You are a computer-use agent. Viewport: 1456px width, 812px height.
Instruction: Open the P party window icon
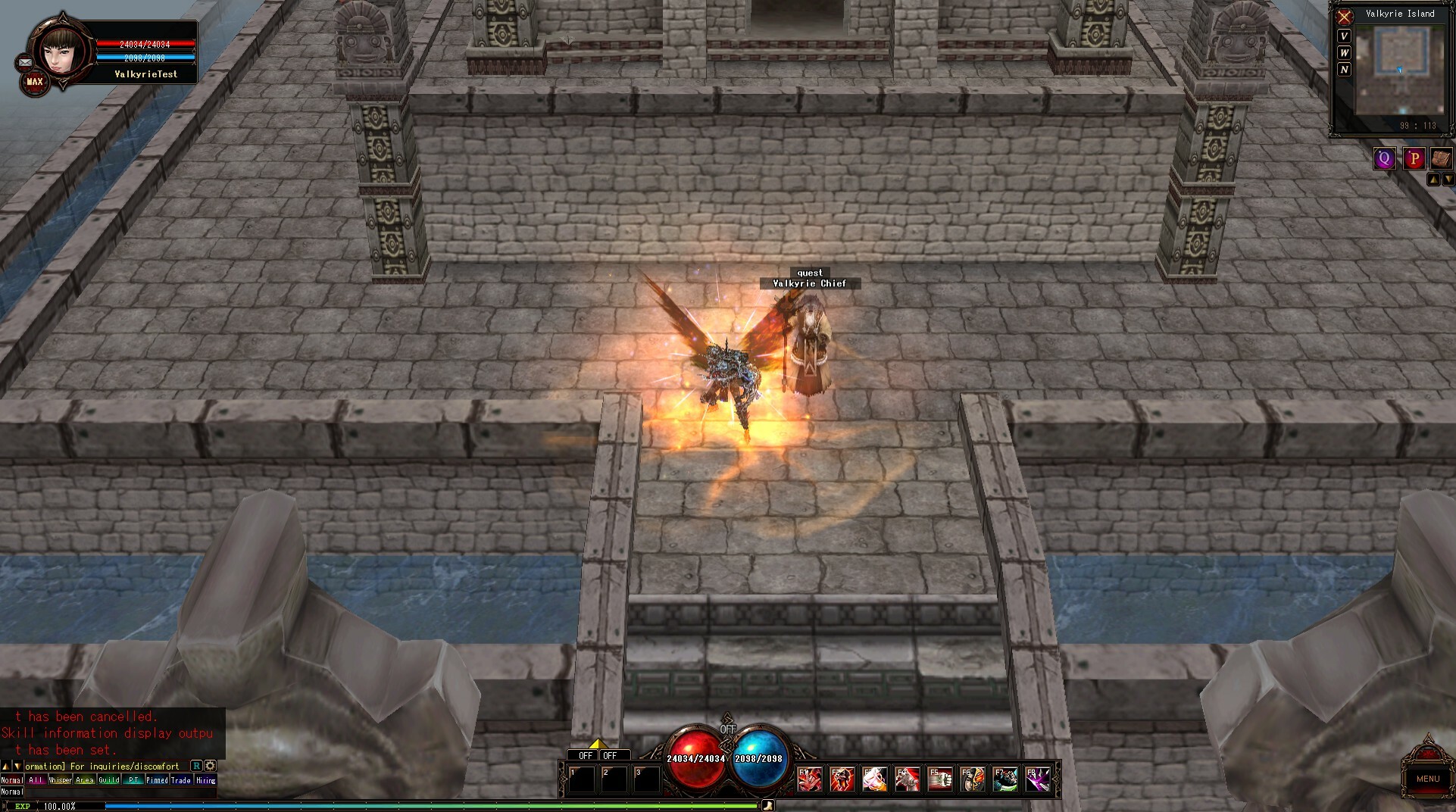coord(1414,158)
